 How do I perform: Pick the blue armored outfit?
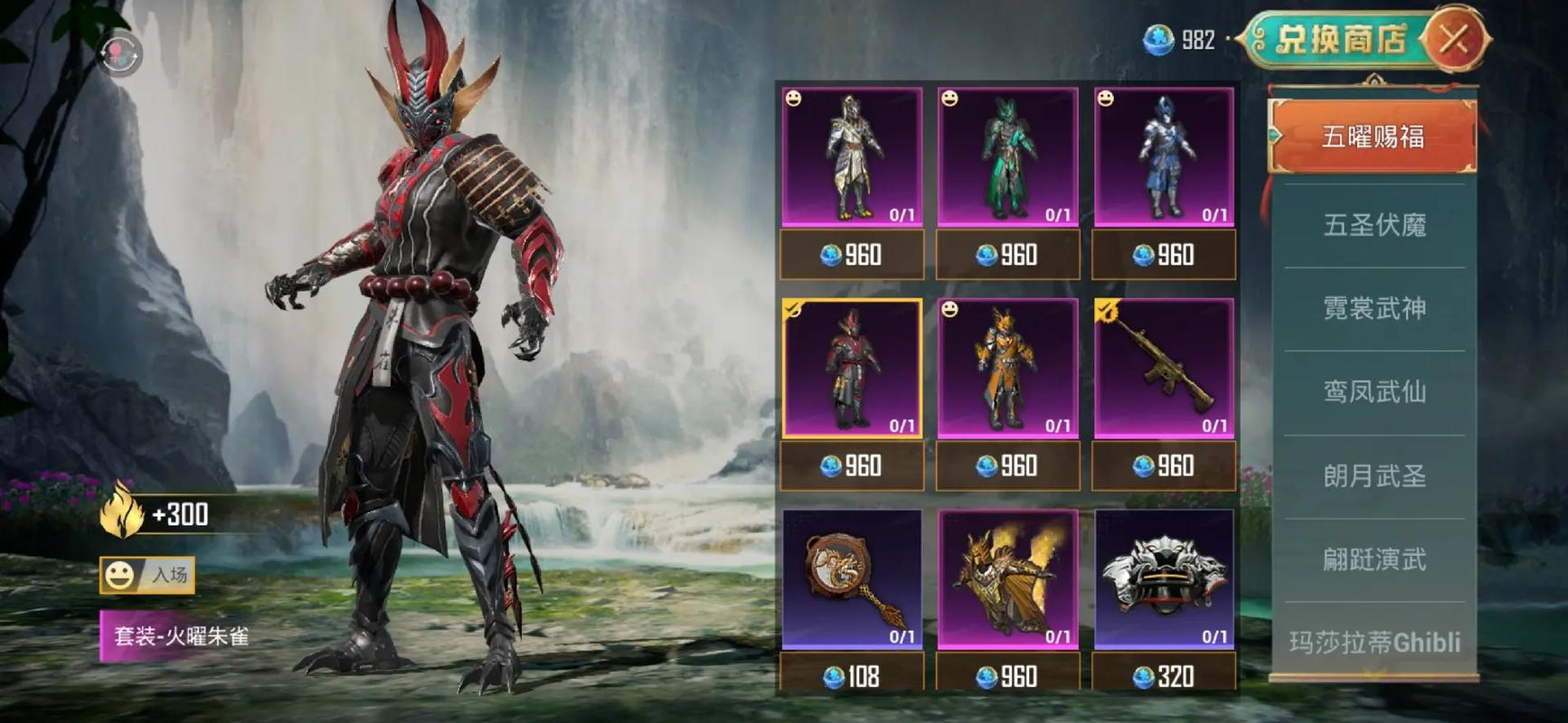(1164, 156)
